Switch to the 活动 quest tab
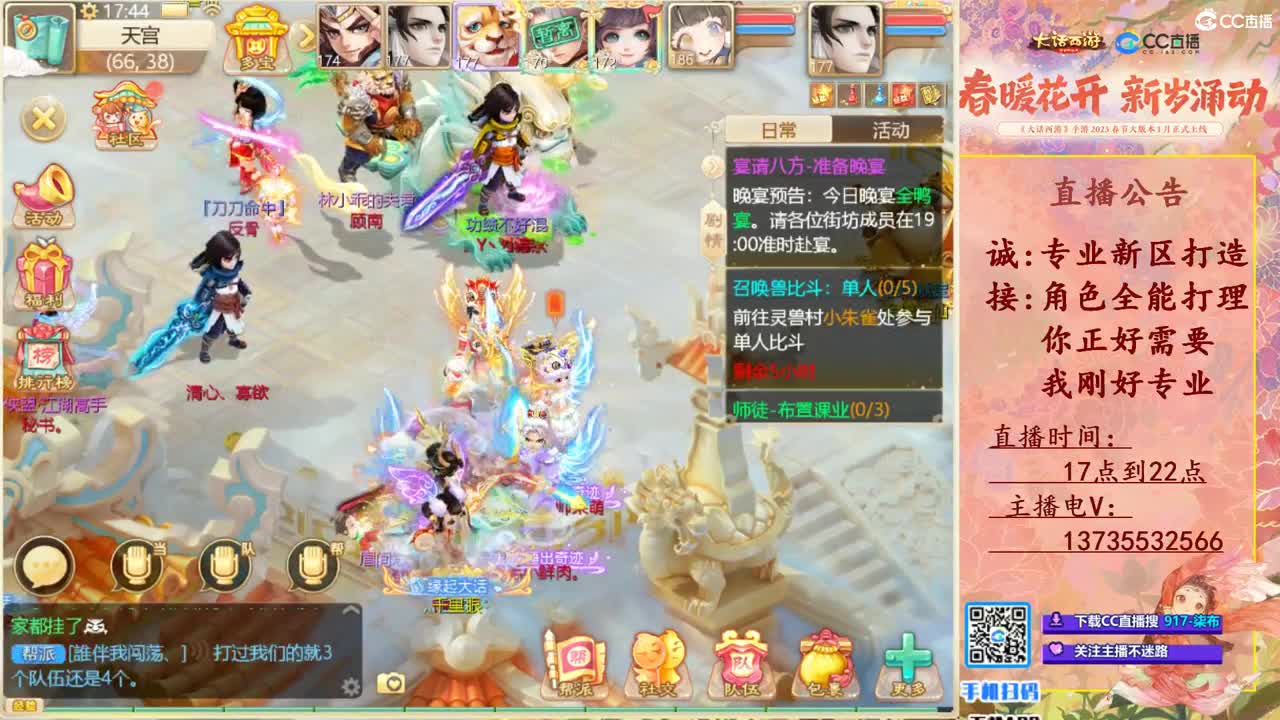Screen dimensions: 1280x720 coord(888,130)
